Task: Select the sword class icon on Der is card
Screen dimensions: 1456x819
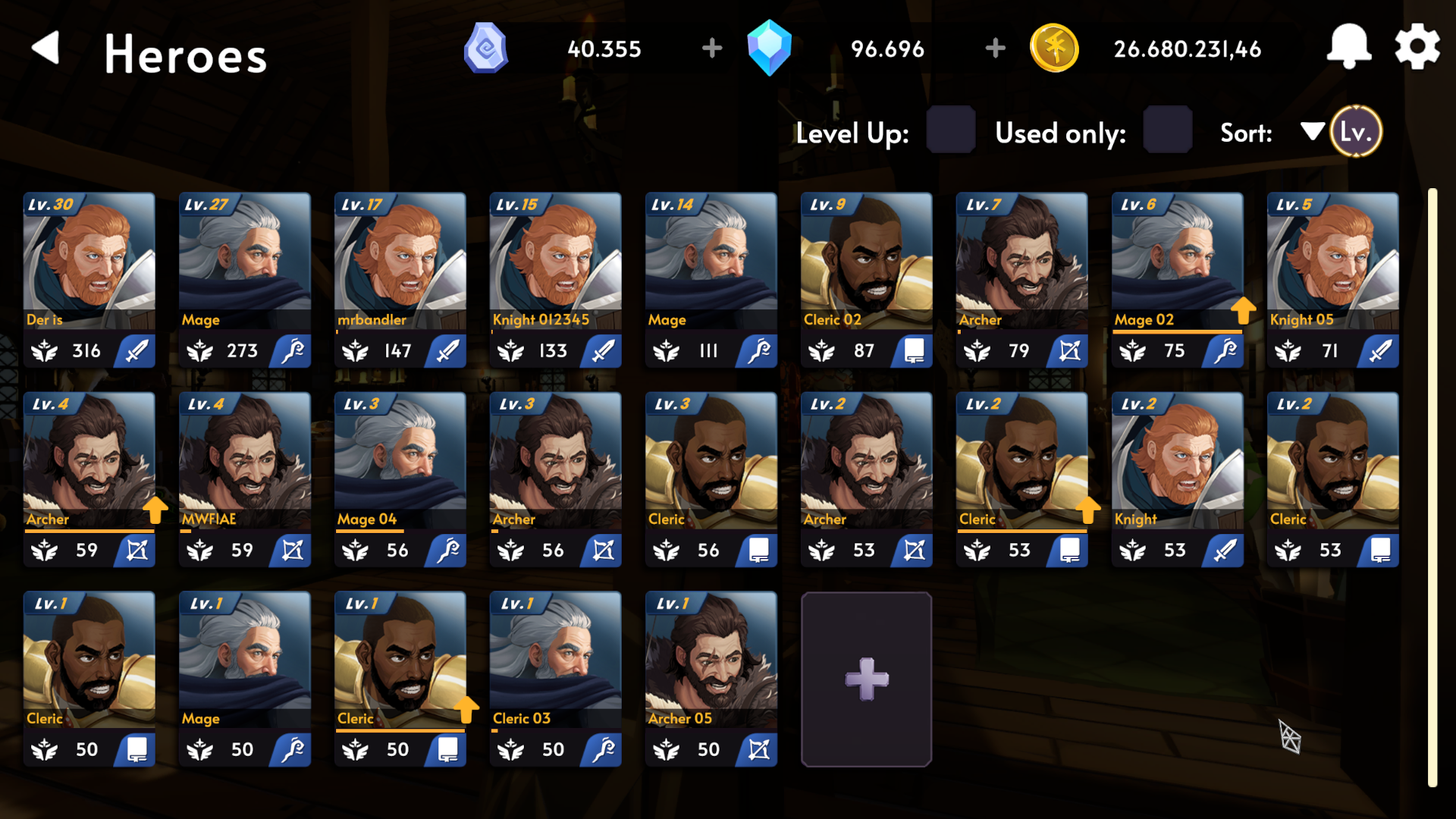Action: (136, 350)
